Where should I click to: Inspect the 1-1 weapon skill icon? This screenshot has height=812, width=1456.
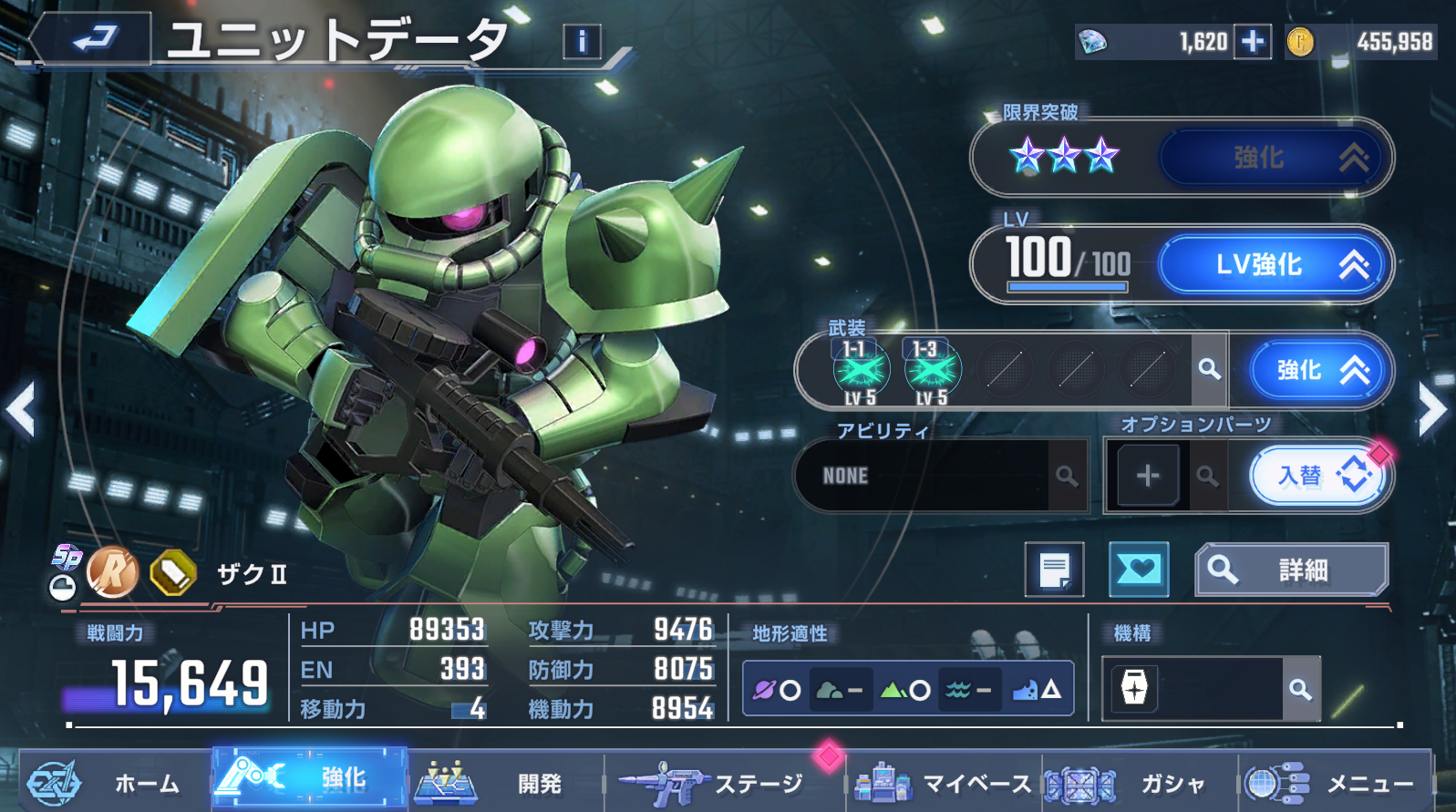[860, 372]
